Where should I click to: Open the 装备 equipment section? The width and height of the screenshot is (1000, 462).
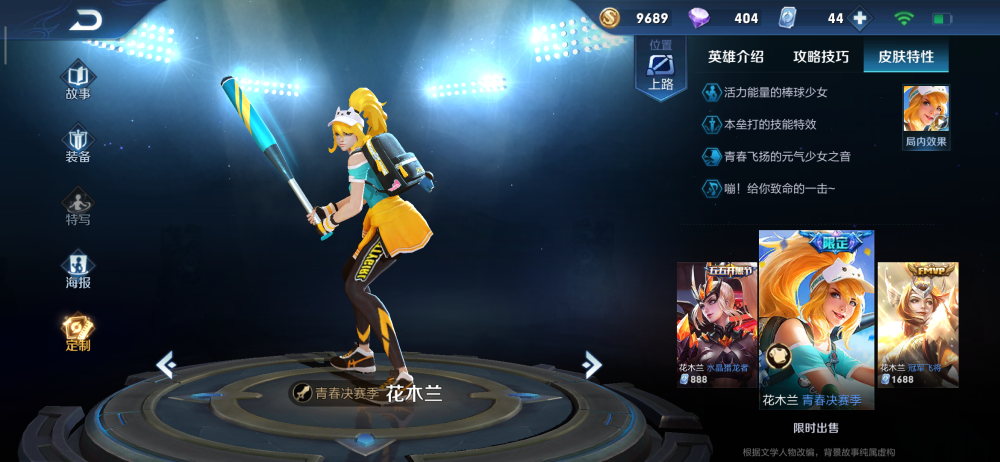(x=78, y=144)
